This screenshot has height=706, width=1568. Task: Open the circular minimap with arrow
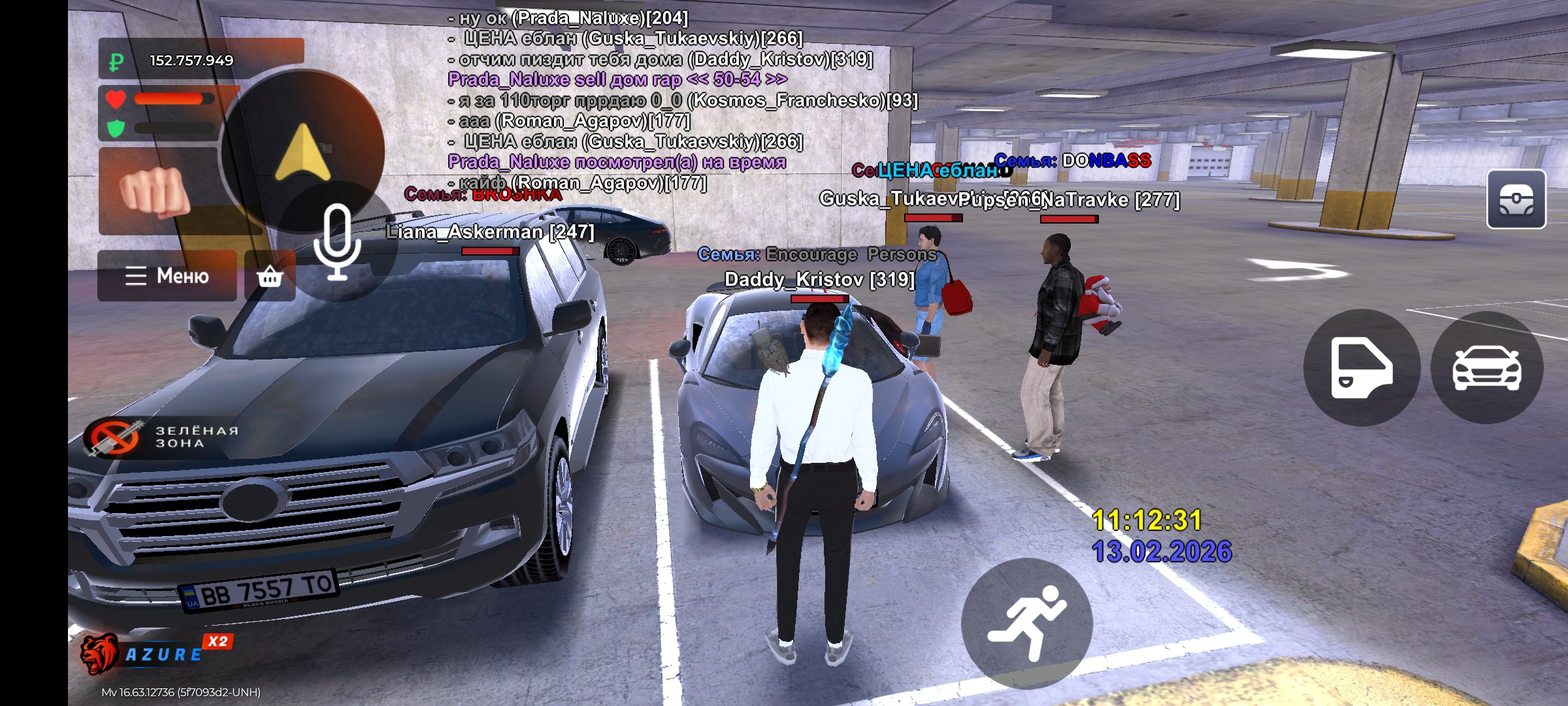pos(302,152)
